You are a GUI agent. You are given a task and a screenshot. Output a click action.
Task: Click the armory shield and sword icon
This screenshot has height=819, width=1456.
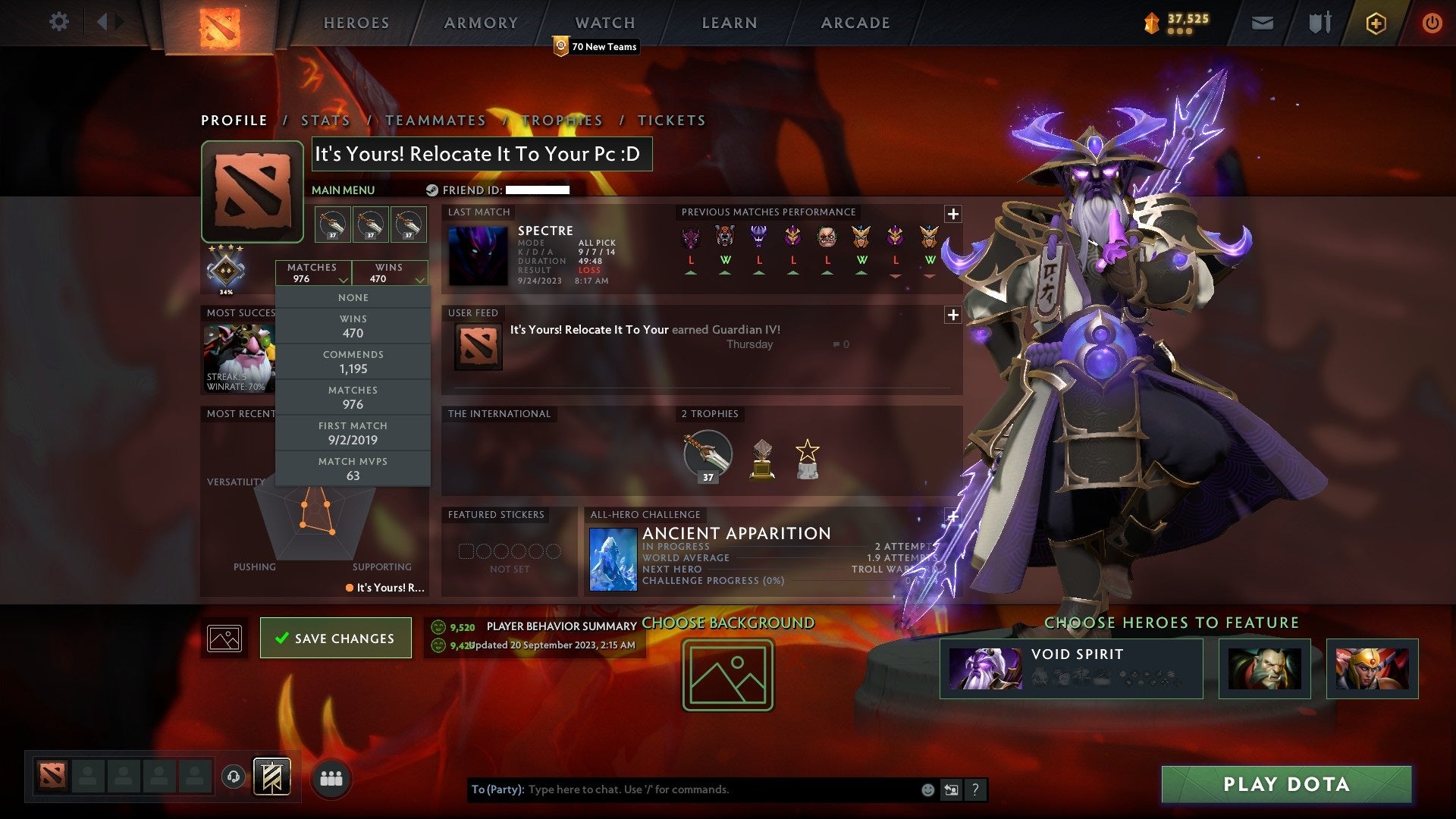coord(1319,23)
